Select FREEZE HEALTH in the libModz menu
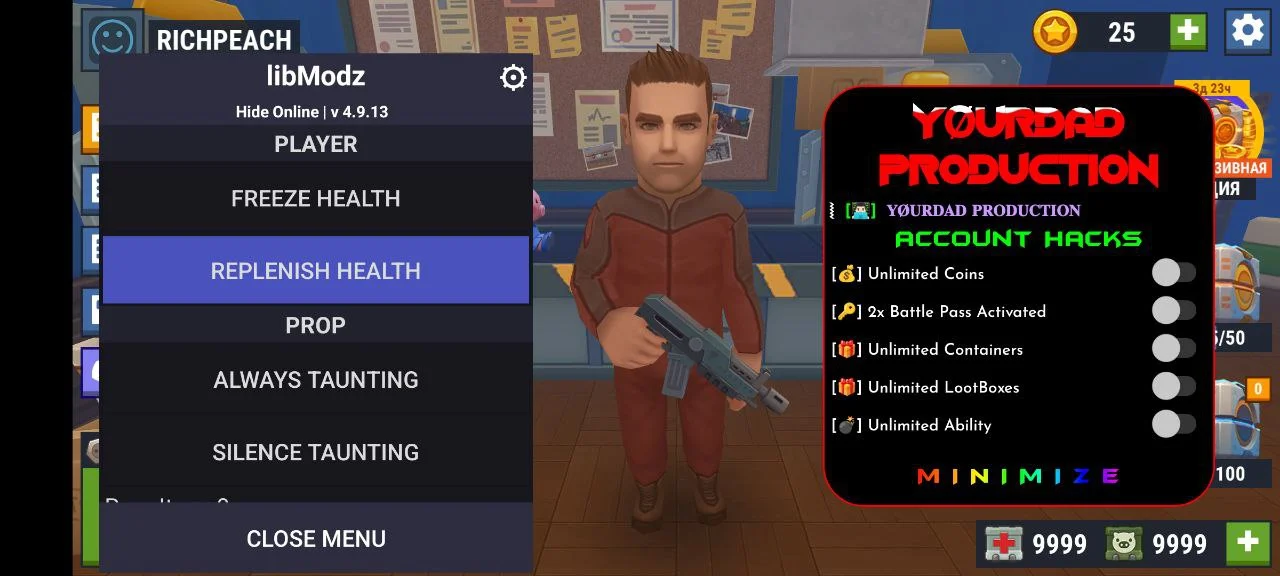 pyautogui.click(x=315, y=199)
